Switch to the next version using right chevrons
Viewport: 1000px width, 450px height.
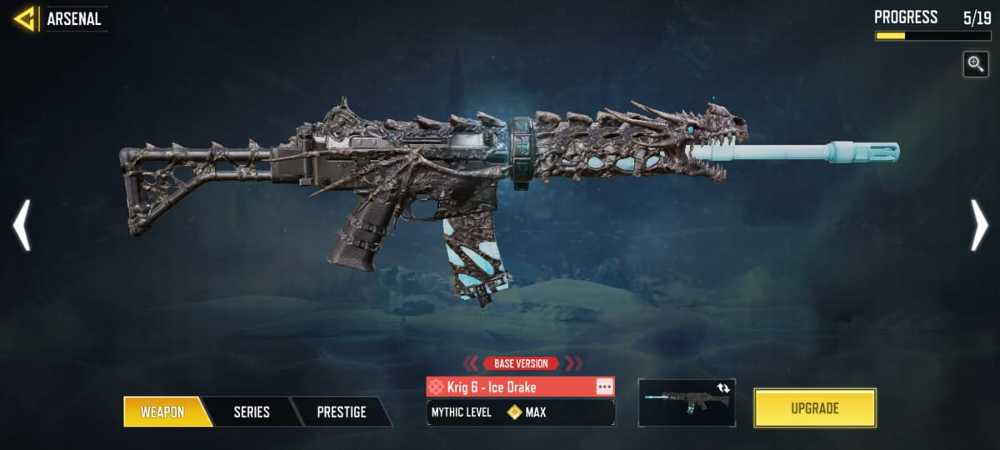click(x=573, y=363)
